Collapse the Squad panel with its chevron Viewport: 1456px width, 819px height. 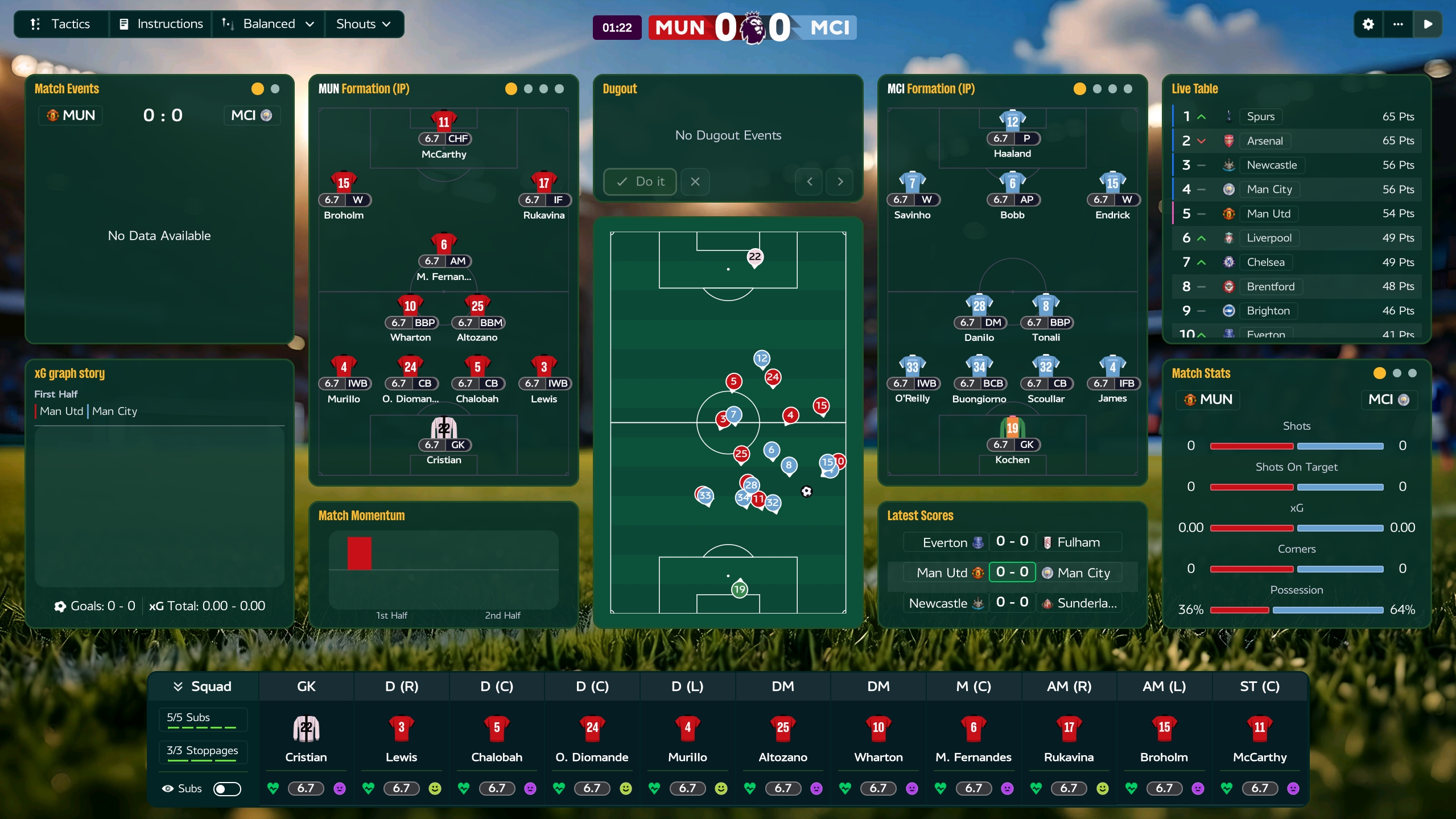178,686
